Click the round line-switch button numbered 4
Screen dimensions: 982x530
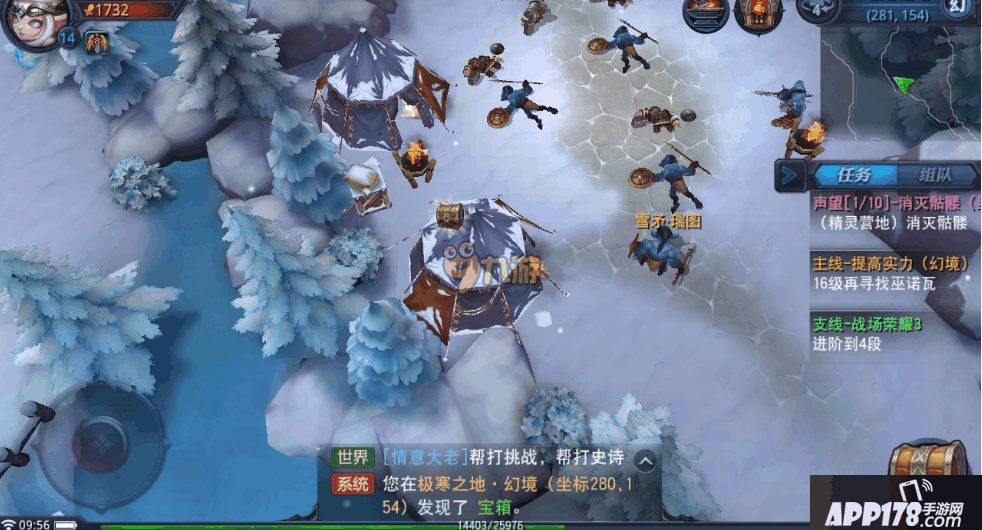coord(816,8)
